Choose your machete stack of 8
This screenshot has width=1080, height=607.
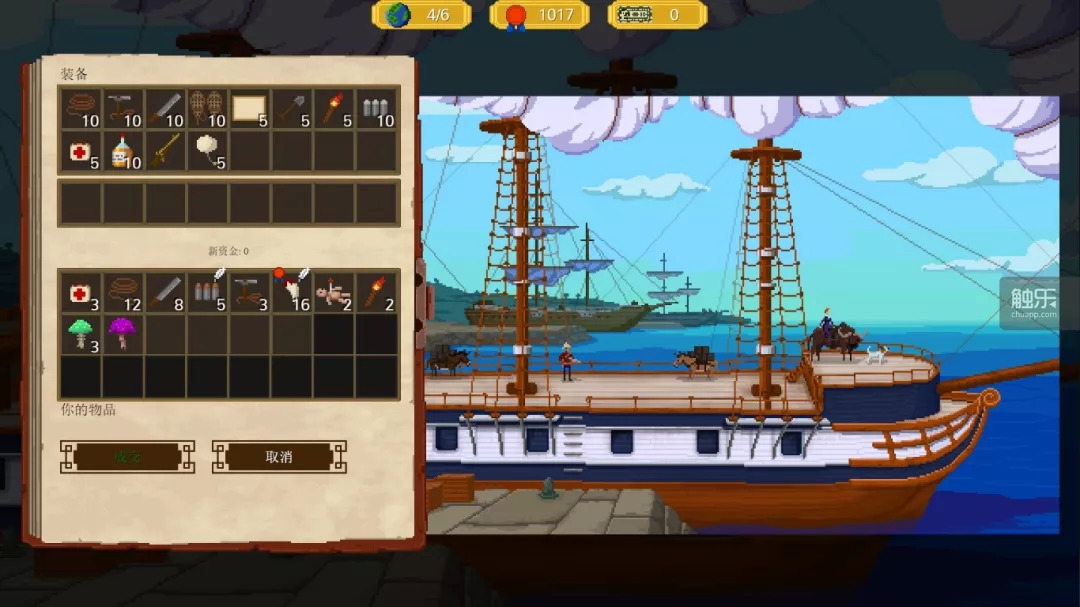(x=165, y=292)
